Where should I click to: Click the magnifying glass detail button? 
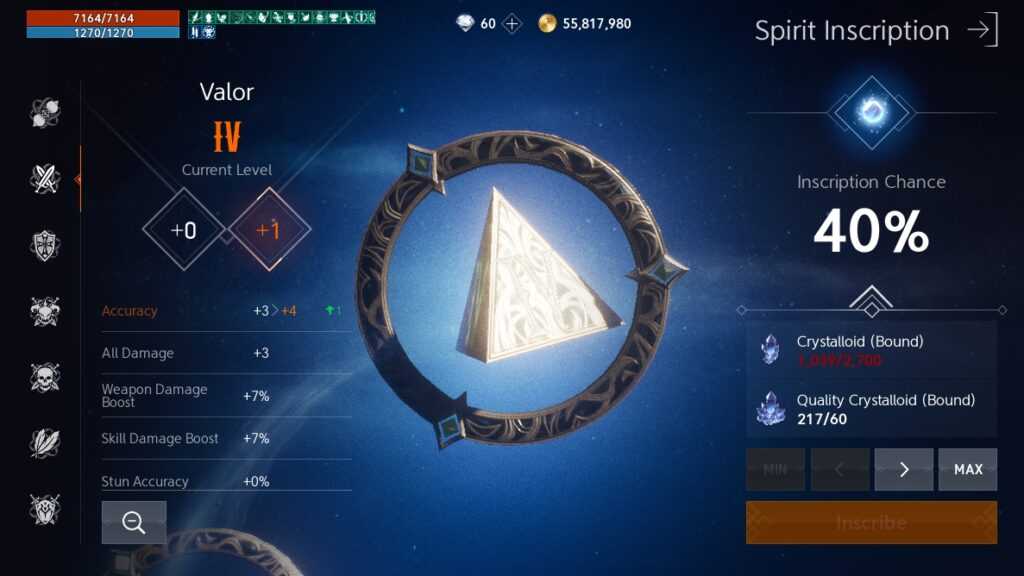click(134, 522)
